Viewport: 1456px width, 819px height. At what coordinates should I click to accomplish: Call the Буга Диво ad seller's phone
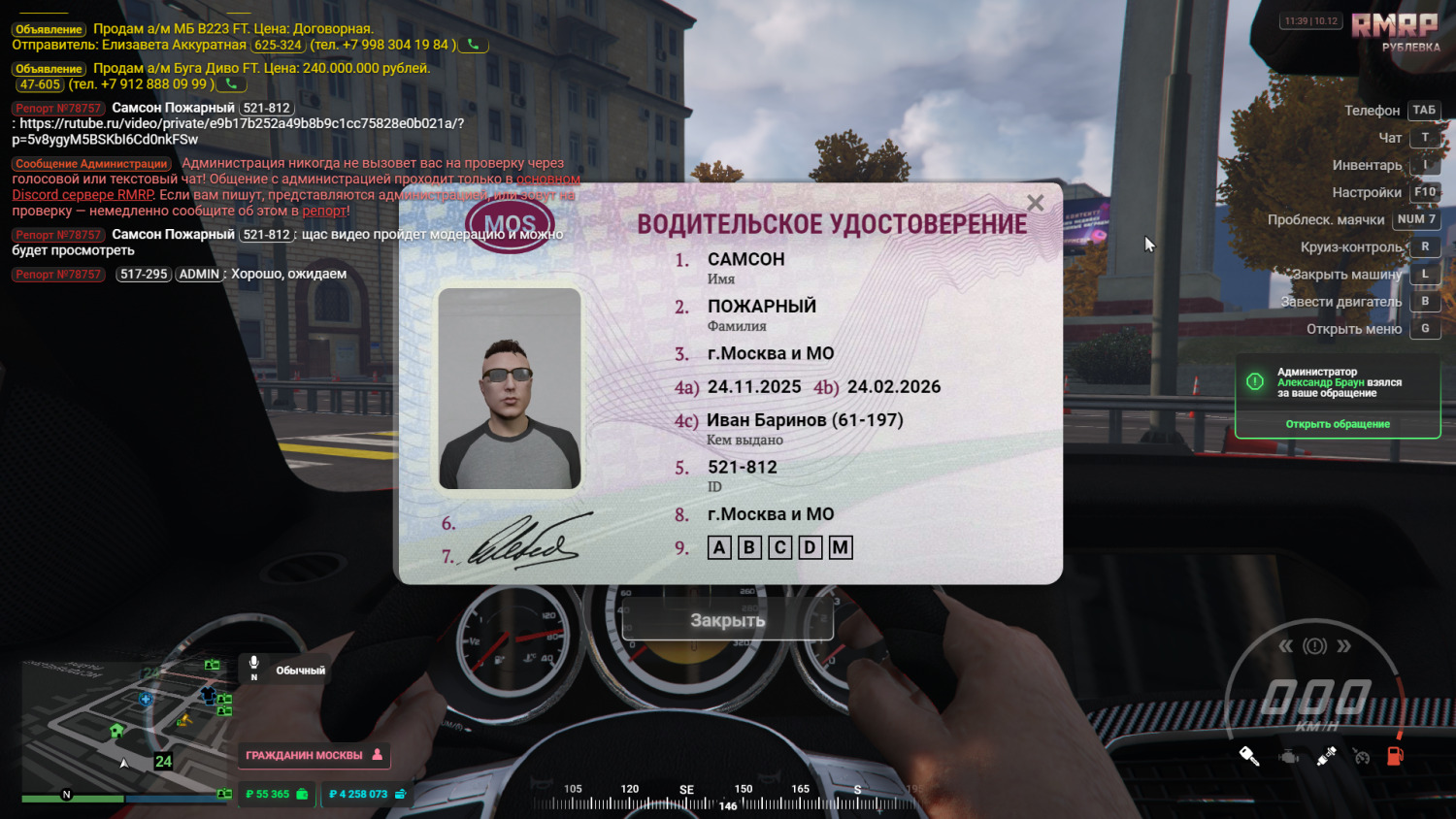point(231,84)
